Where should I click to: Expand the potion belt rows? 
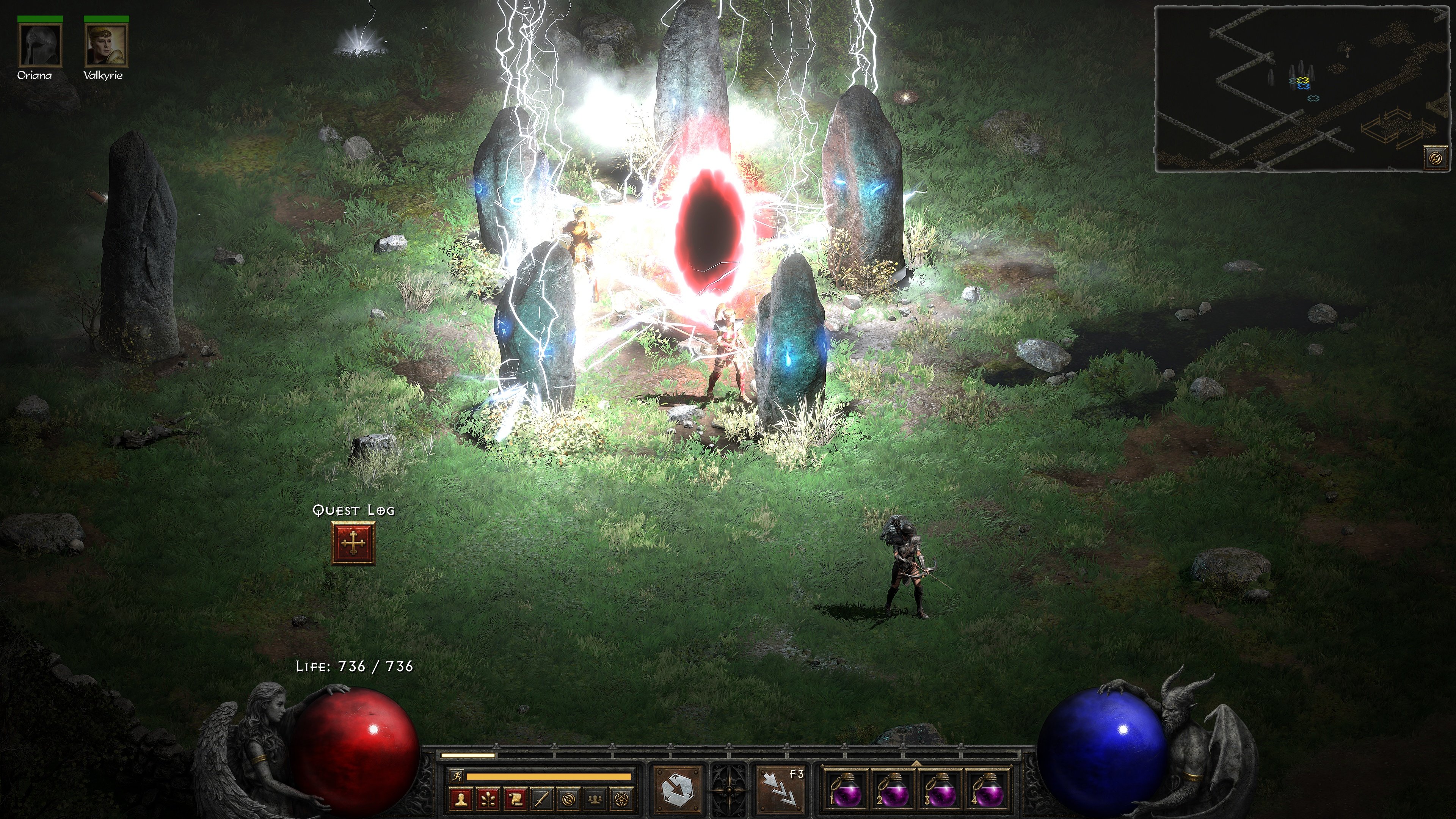click(917, 763)
